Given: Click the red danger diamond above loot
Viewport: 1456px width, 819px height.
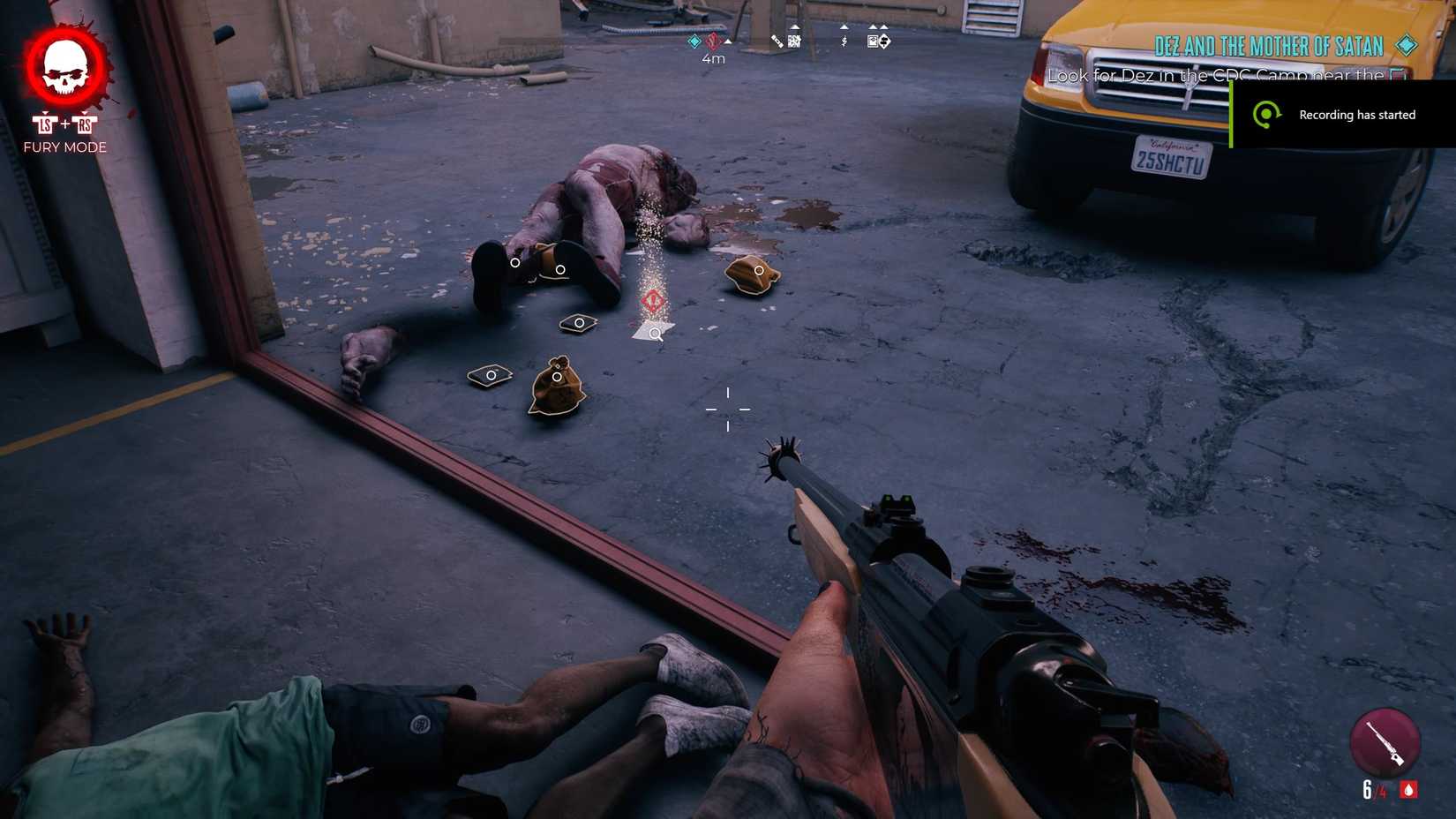Looking at the screenshot, I should click(655, 299).
